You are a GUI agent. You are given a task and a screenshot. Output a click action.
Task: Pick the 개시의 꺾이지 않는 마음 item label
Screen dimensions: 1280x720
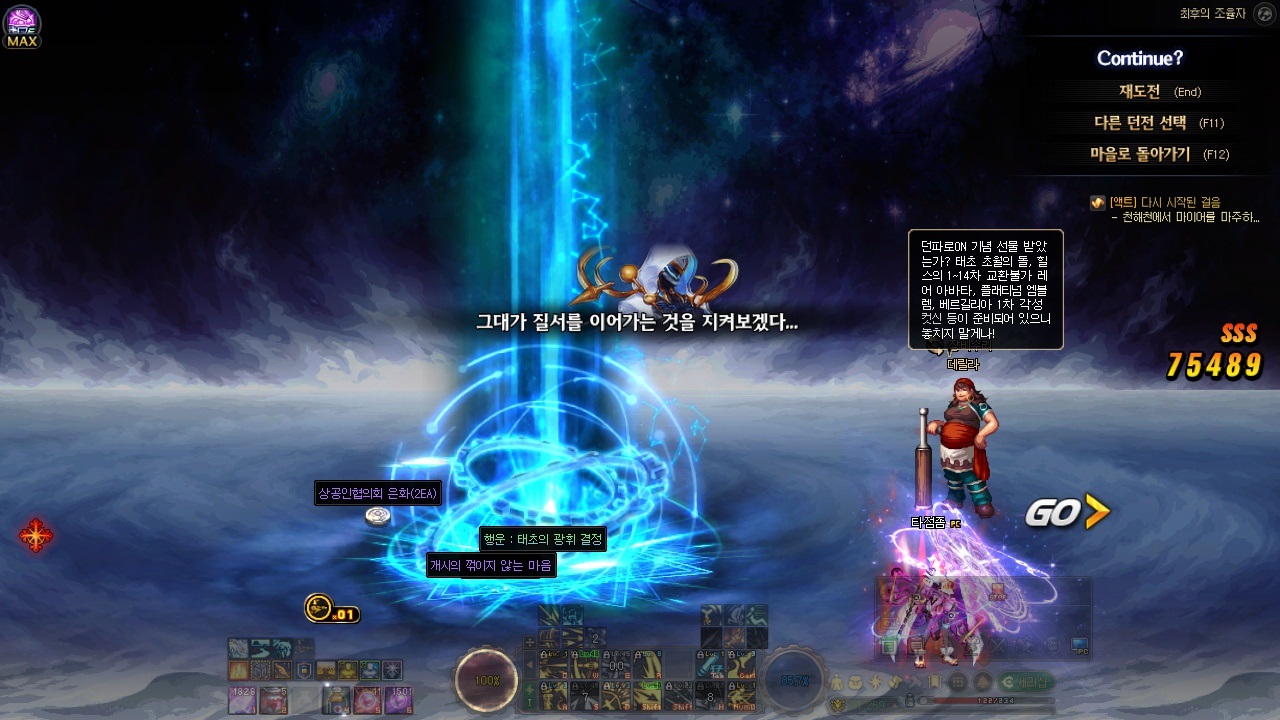pyautogui.click(x=491, y=566)
